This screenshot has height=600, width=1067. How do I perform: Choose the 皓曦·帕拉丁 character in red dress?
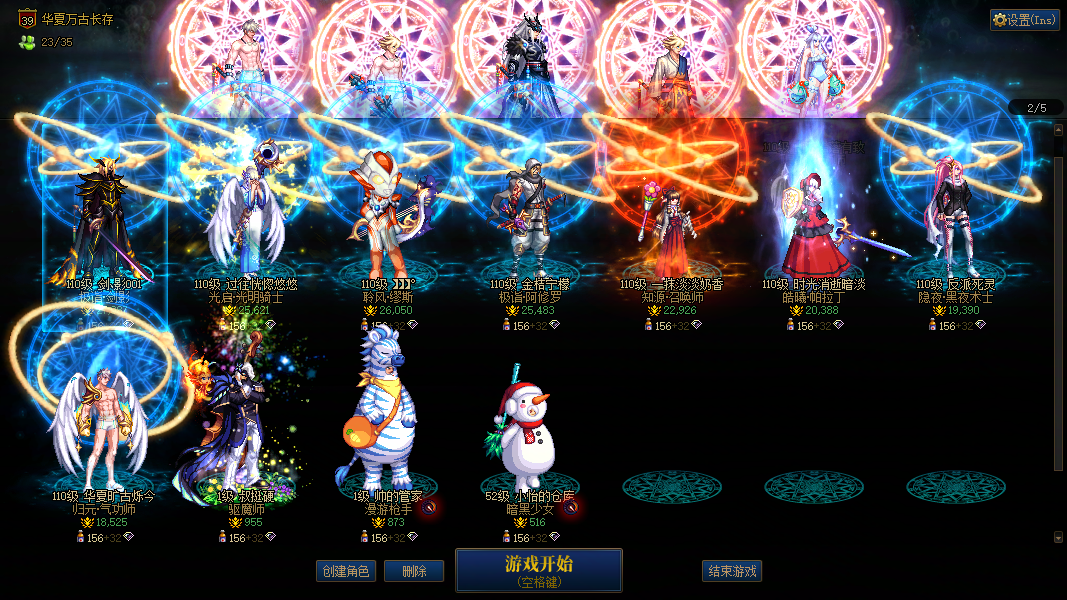[814, 225]
